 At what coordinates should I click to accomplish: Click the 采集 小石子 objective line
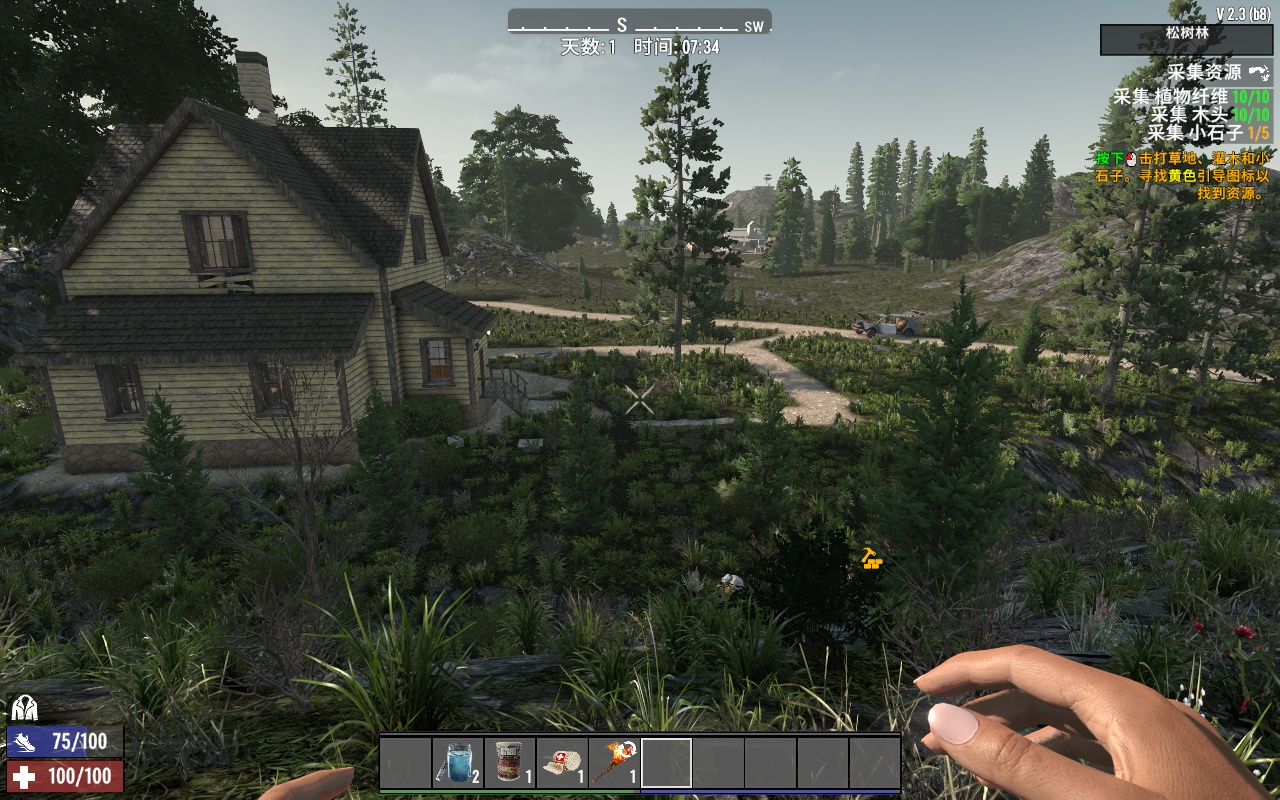click(x=1207, y=133)
